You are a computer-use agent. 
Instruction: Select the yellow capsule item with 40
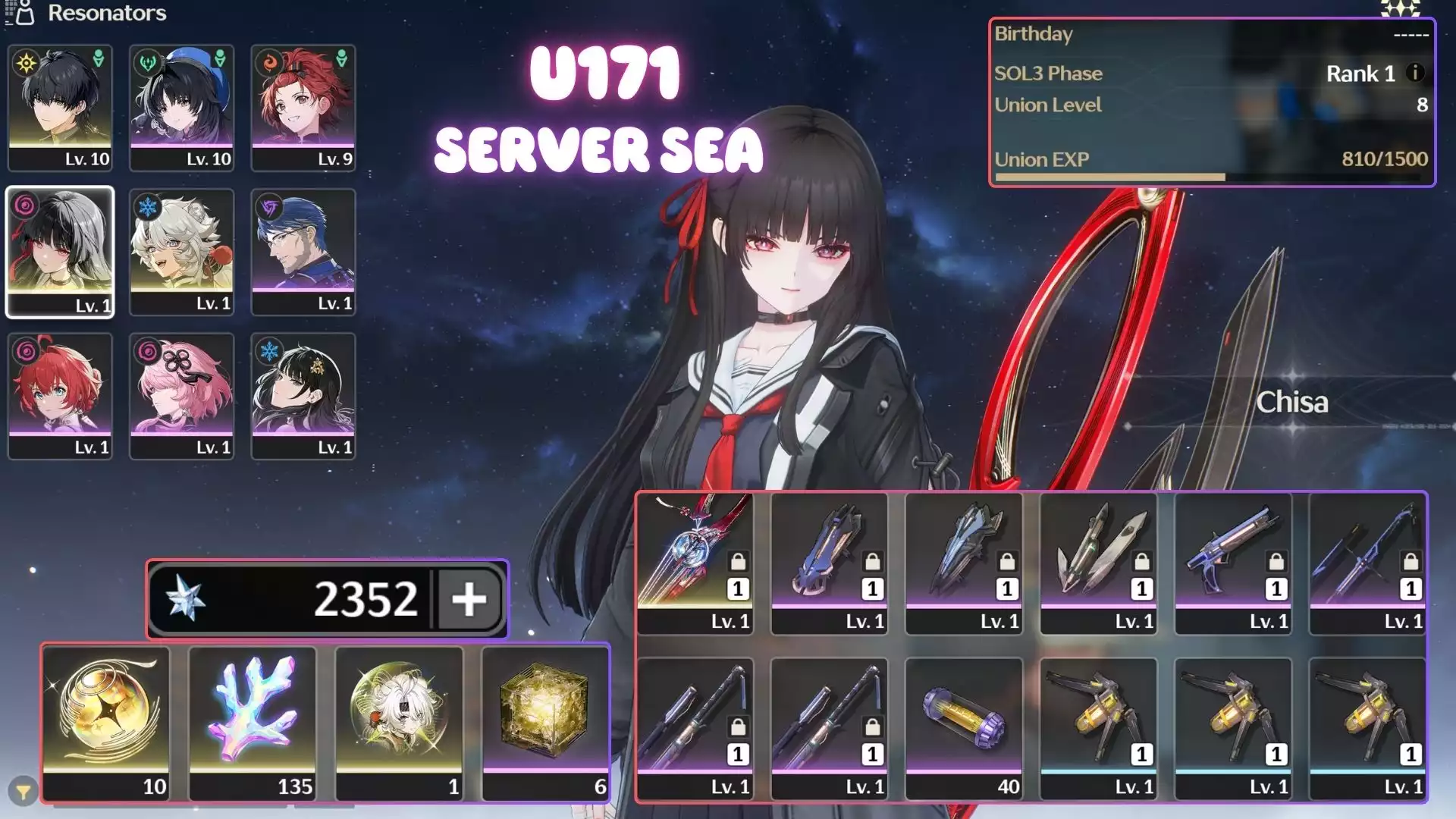(x=964, y=728)
